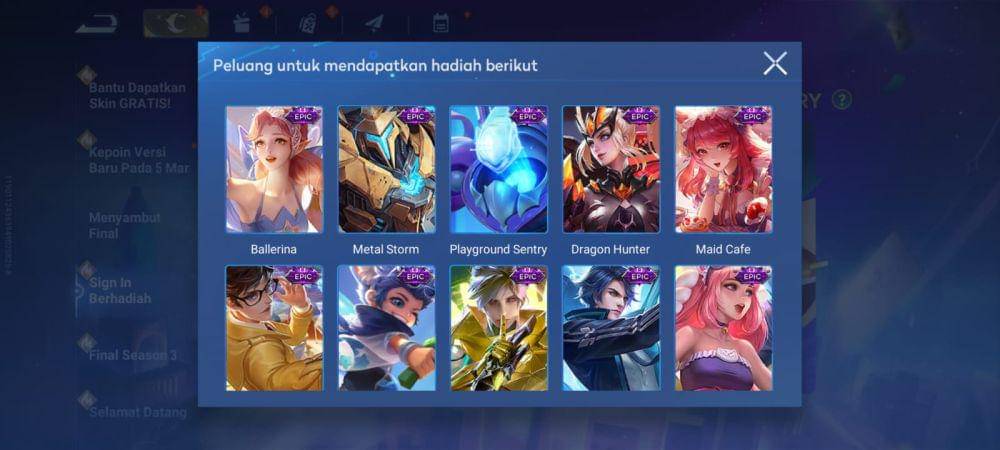This screenshot has height=450, width=1000.
Task: Close the reward preview popup
Action: click(x=775, y=64)
